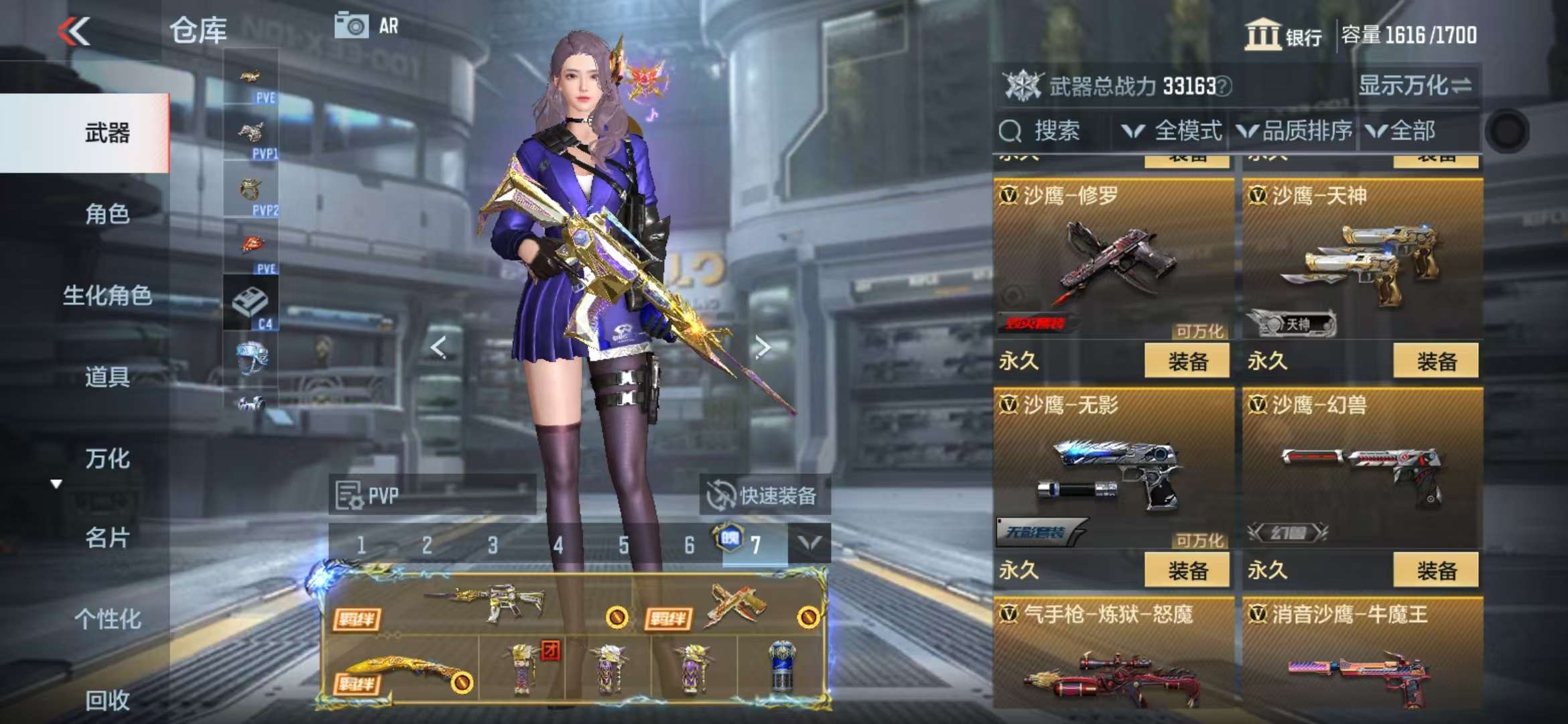
Task: Open the 角色 character category
Action: (x=107, y=215)
